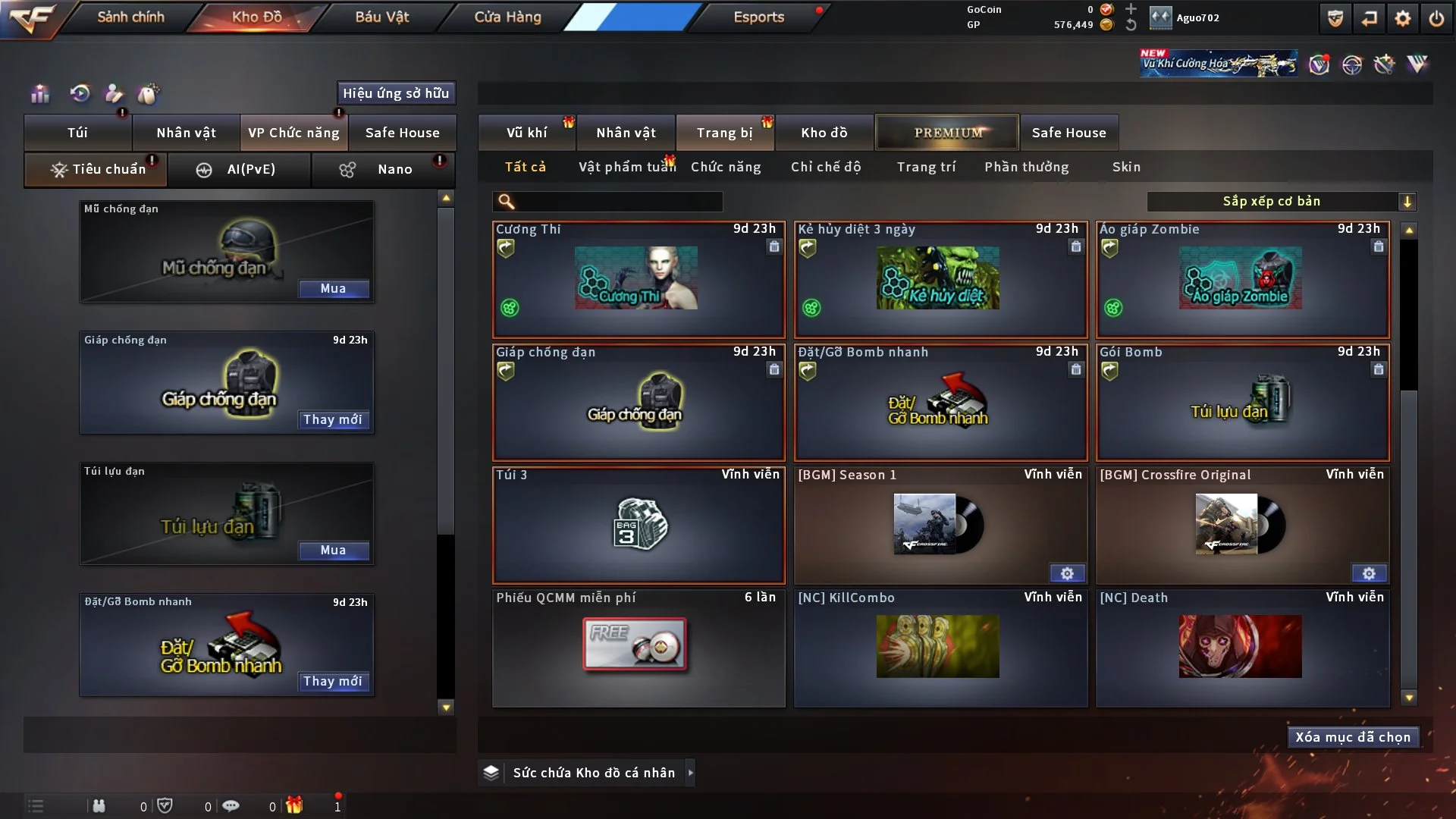The image size is (1456, 819).
Task: Open the Sảnh chính main lobby tab
Action: click(130, 17)
